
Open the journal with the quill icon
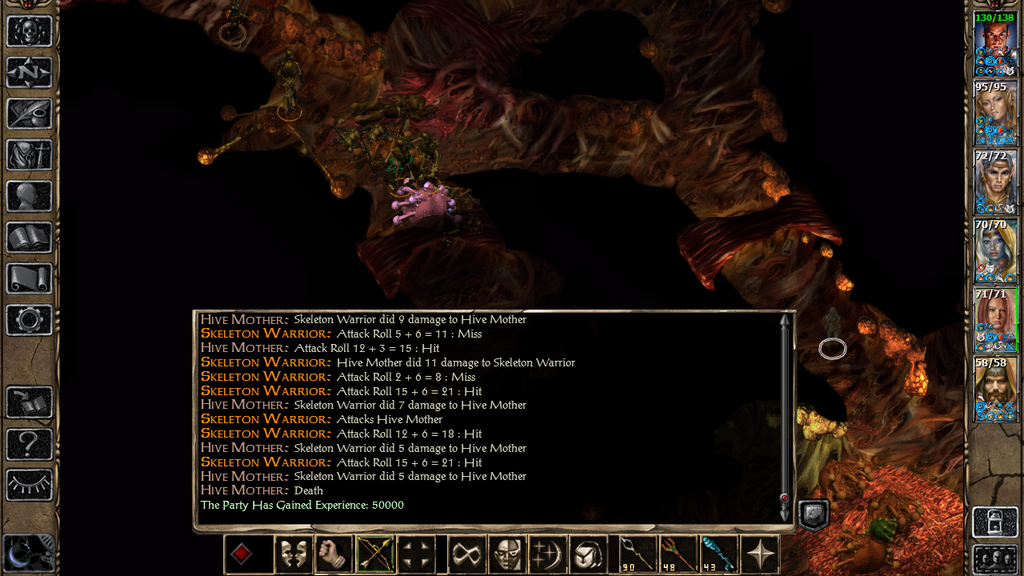tap(29, 113)
